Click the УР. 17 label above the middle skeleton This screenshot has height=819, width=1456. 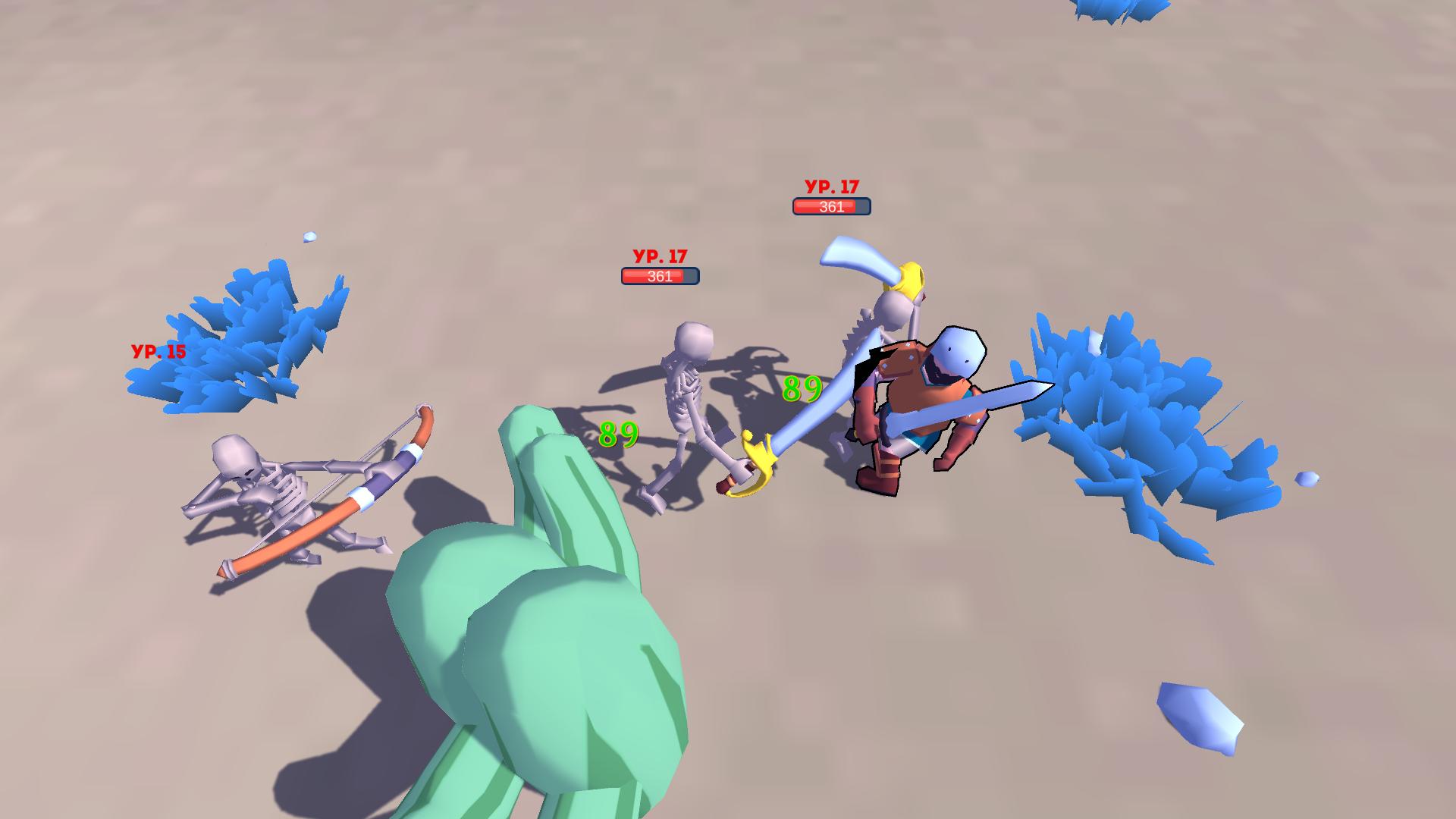659,256
